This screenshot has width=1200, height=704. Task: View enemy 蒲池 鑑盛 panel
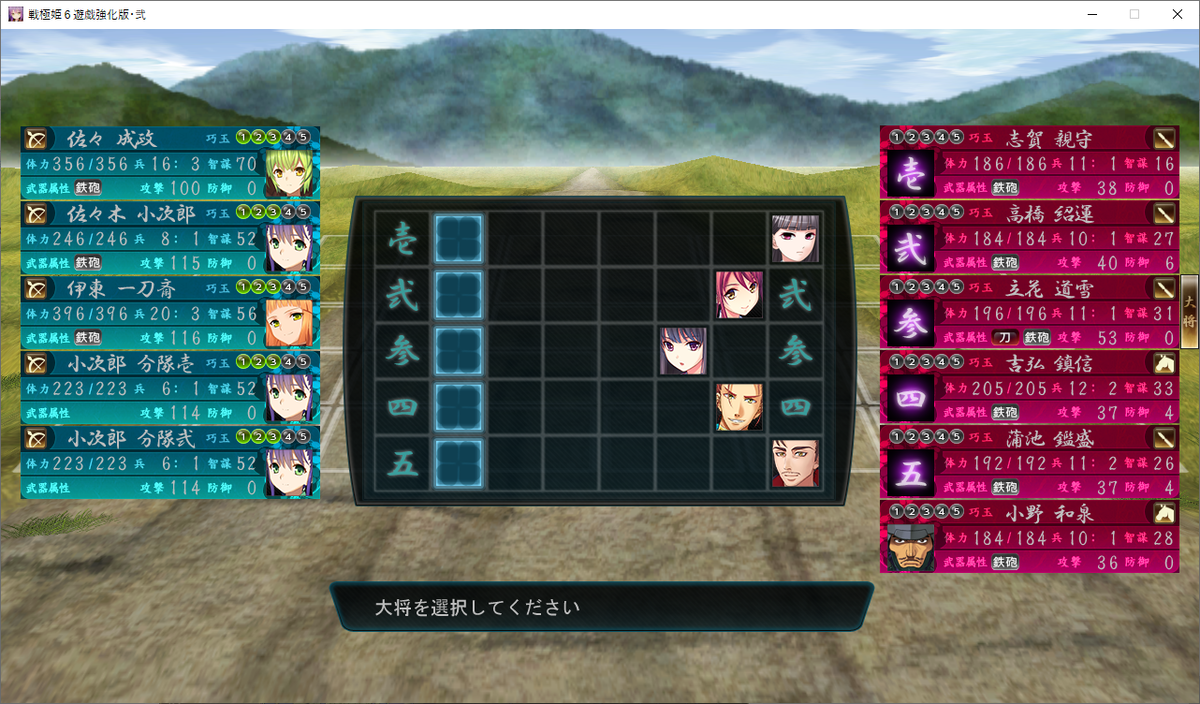point(1030,462)
